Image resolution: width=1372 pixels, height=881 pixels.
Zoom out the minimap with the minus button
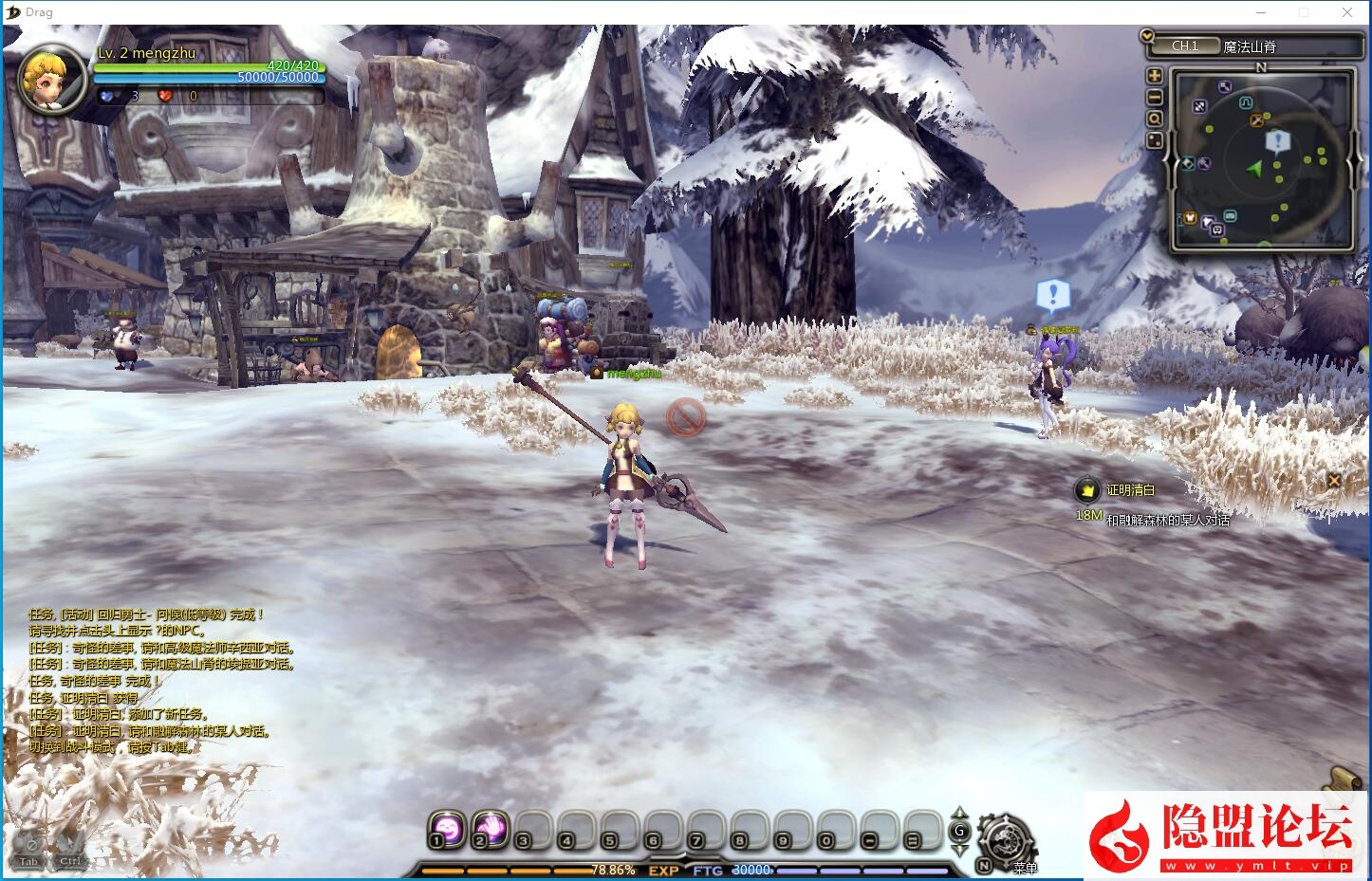(1155, 97)
